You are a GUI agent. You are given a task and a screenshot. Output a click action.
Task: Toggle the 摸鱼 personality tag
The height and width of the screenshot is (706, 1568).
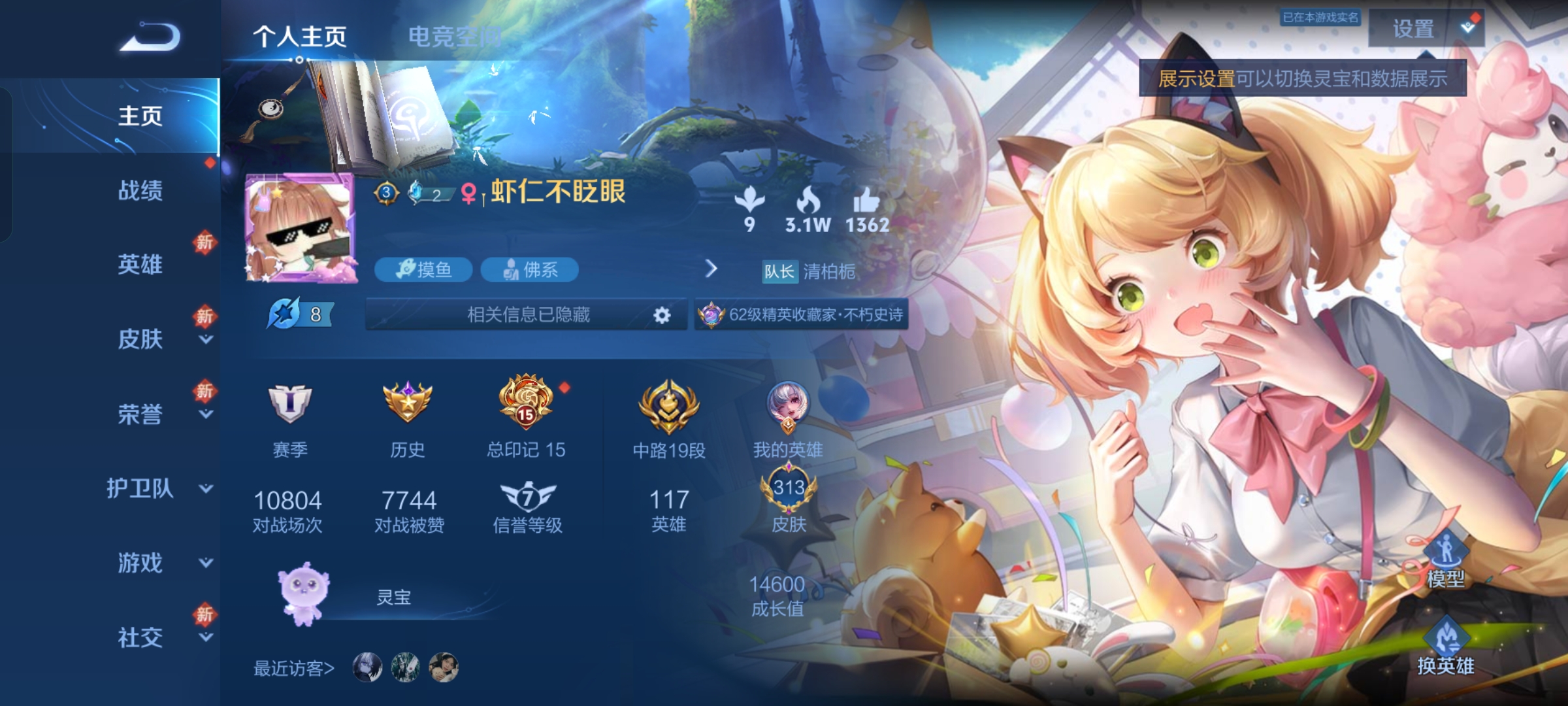point(423,270)
